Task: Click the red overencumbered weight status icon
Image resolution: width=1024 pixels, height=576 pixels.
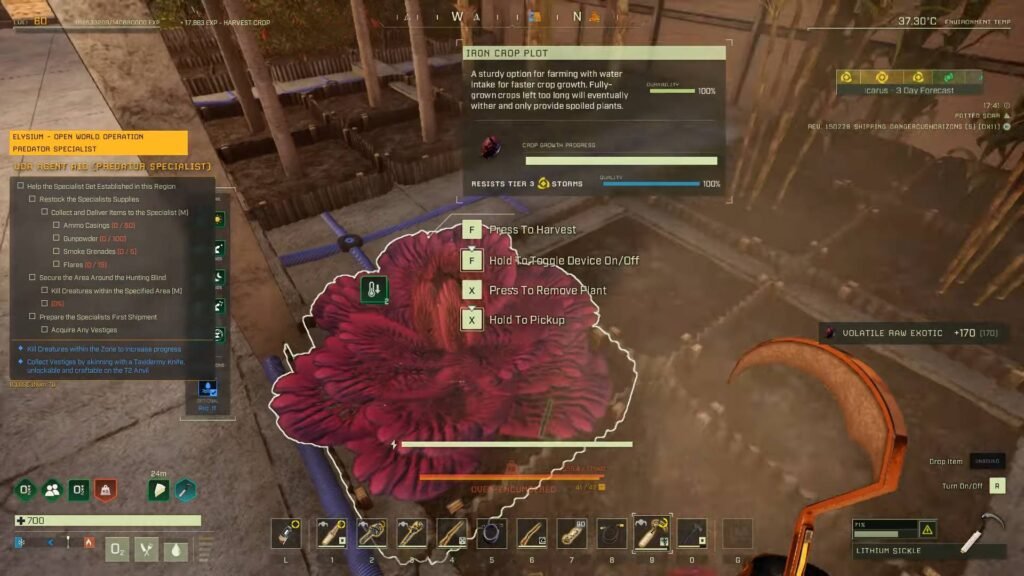Action: tap(105, 491)
